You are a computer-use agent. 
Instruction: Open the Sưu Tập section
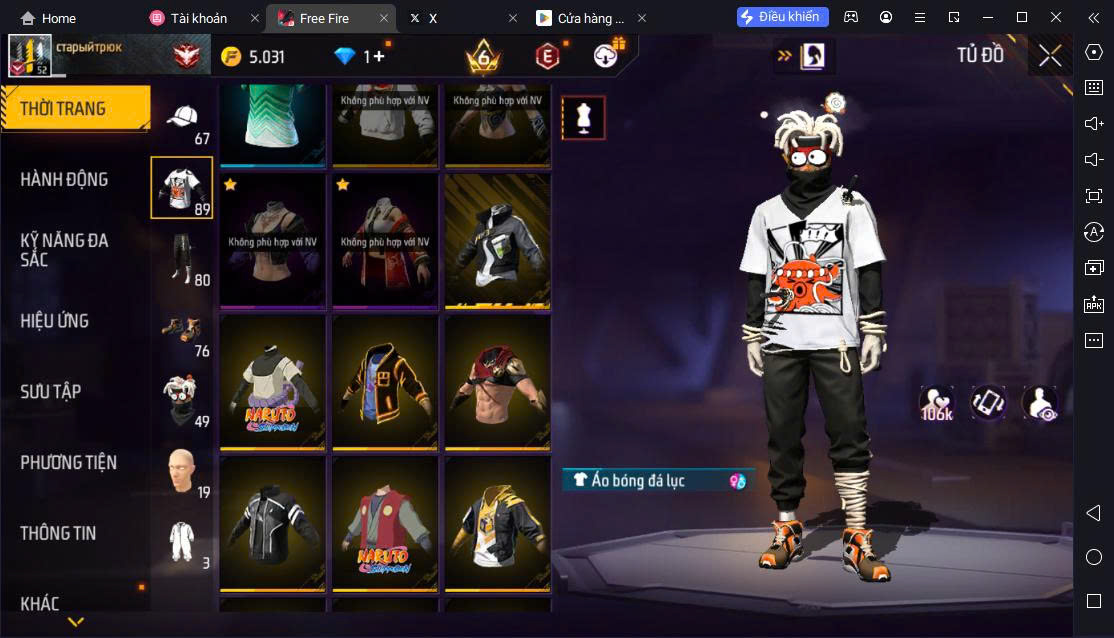(x=51, y=391)
